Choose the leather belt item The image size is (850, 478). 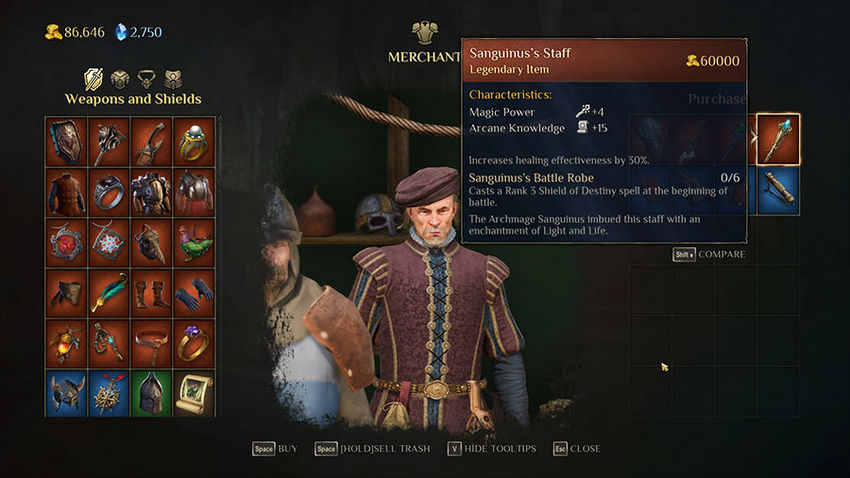[x=151, y=343]
